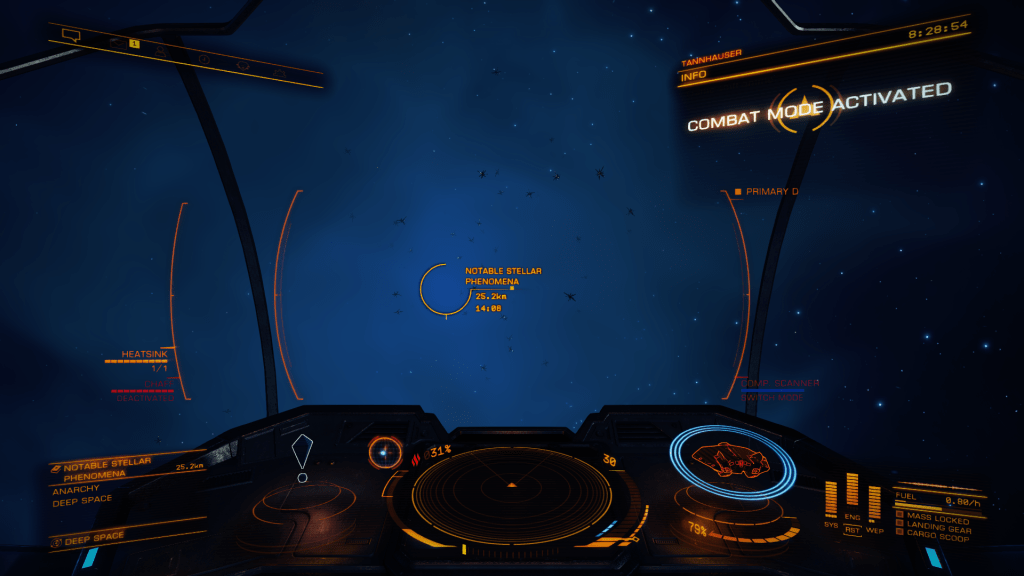Toggle the Landing Gear indicator
The image size is (1024, 576).
pos(938,526)
